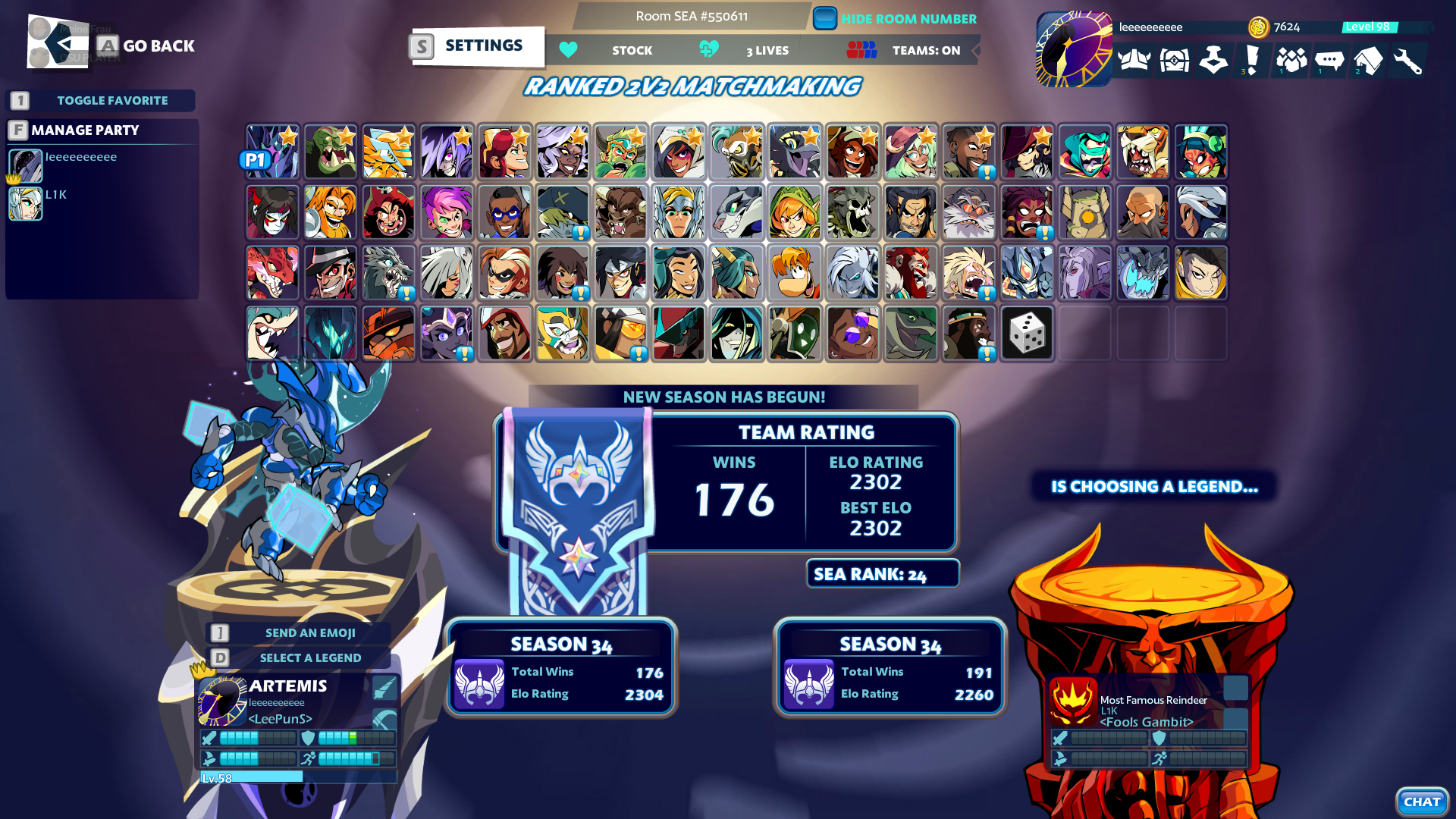The height and width of the screenshot is (819, 1456).
Task: Click Go Back
Action: (x=158, y=45)
